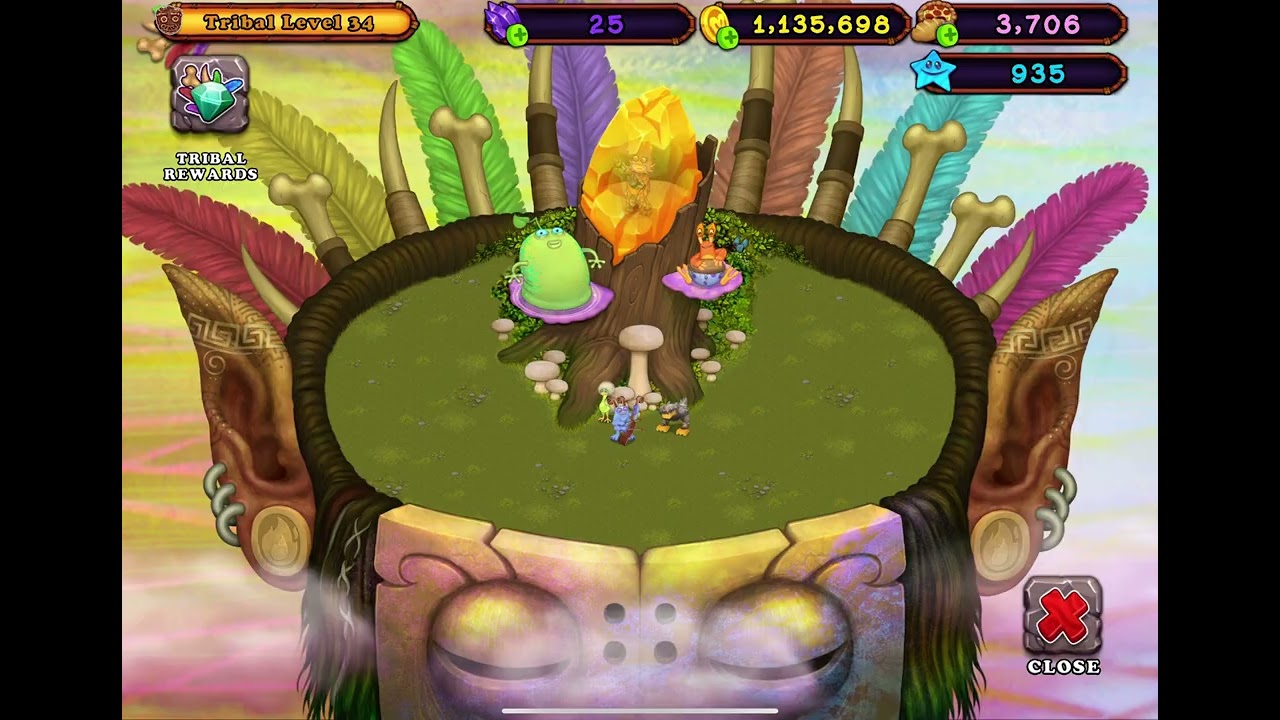
Task: Buy more coins using green plus
Action: point(728,37)
